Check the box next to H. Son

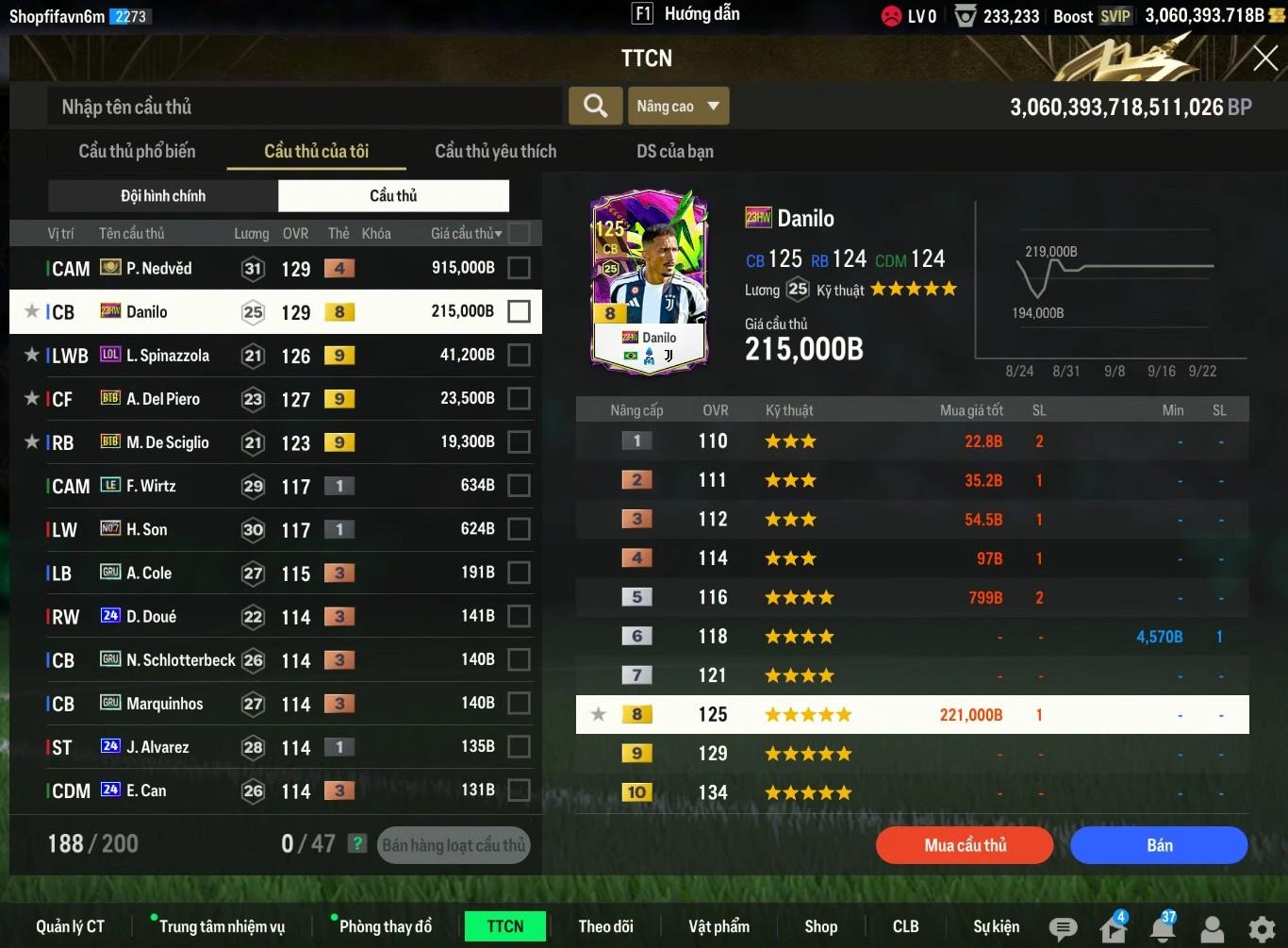519,529
